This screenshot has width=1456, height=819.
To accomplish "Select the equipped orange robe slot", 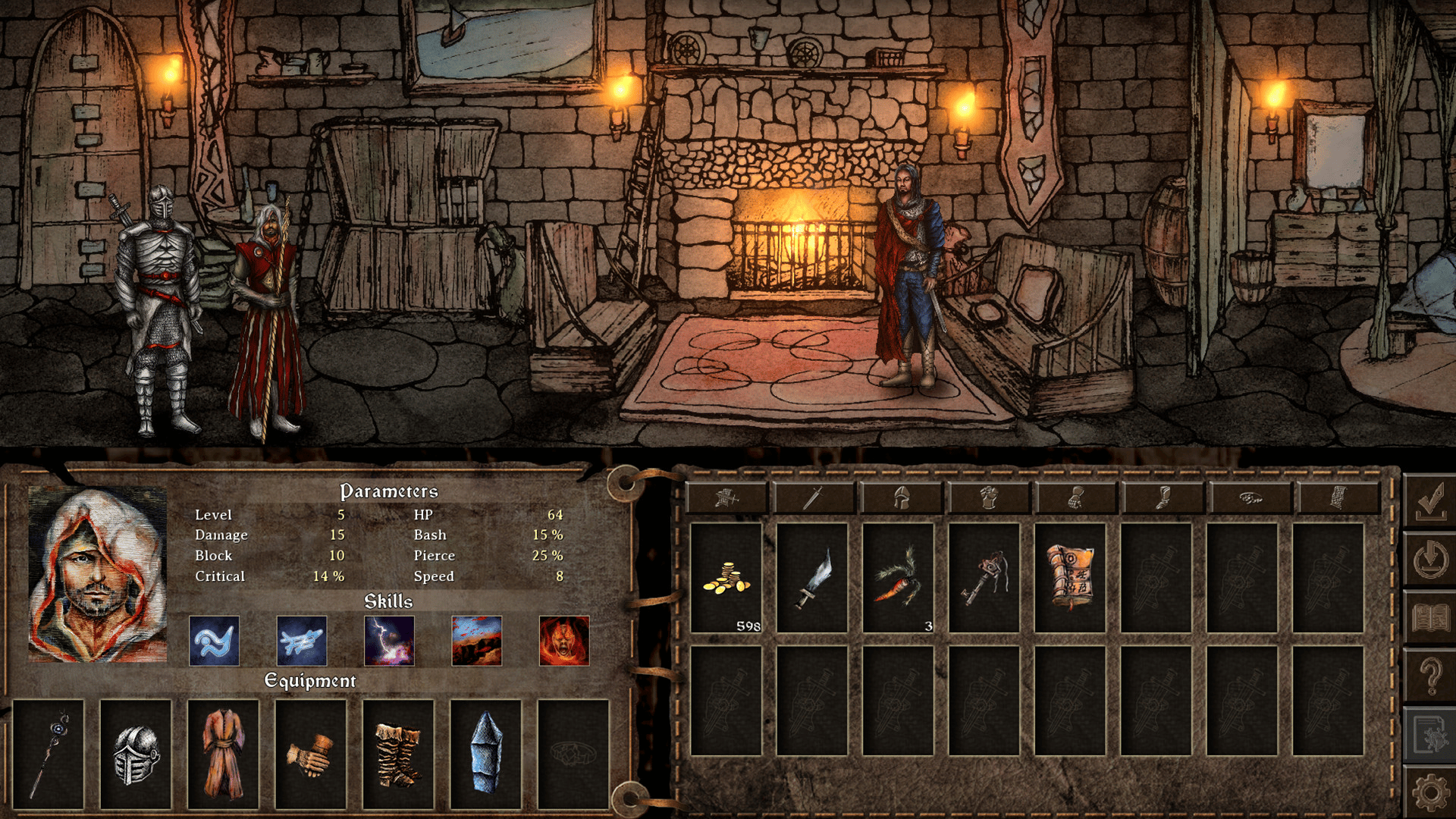I will click(x=224, y=754).
